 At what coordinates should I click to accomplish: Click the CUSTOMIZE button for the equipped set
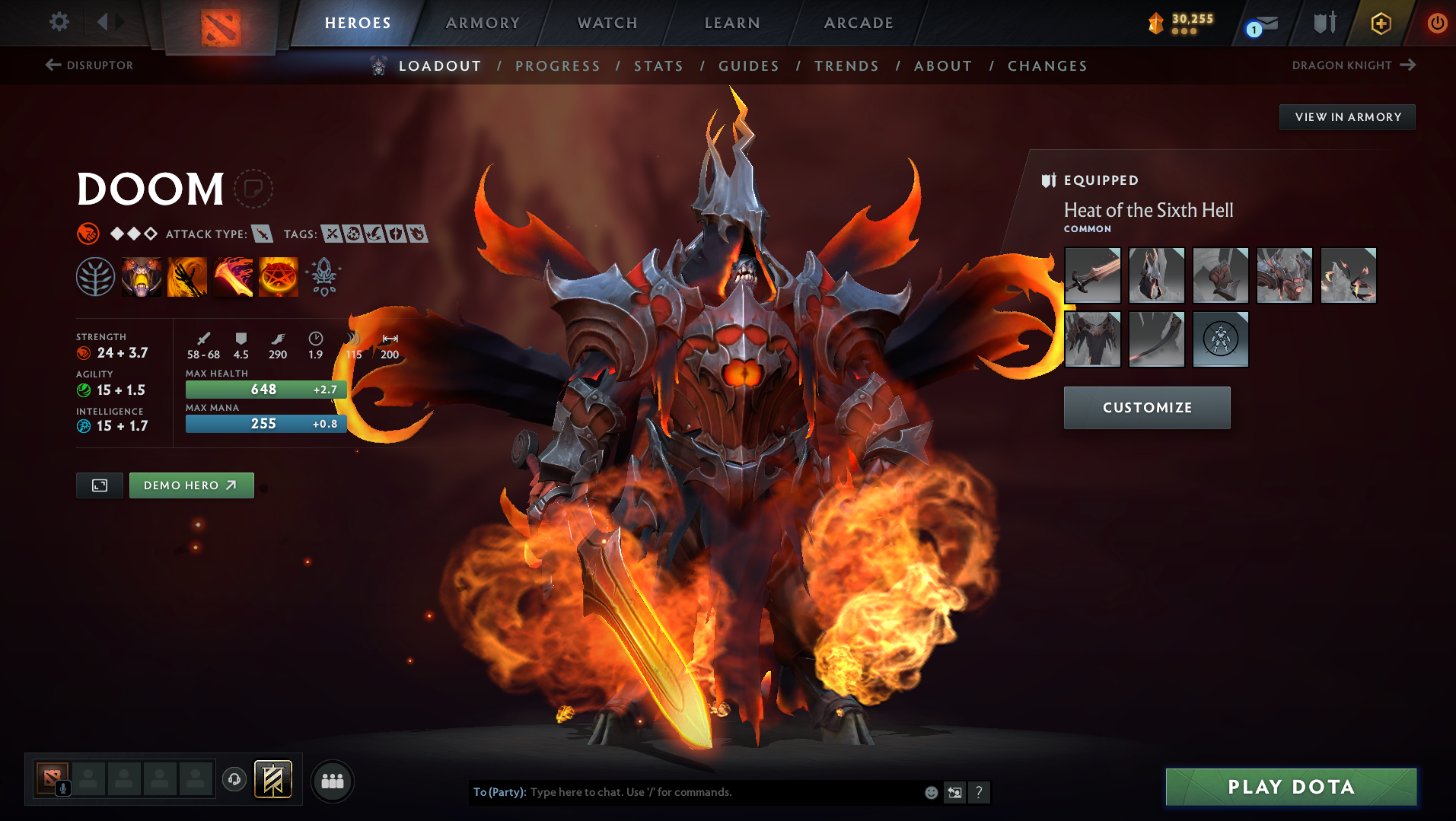[x=1146, y=408]
